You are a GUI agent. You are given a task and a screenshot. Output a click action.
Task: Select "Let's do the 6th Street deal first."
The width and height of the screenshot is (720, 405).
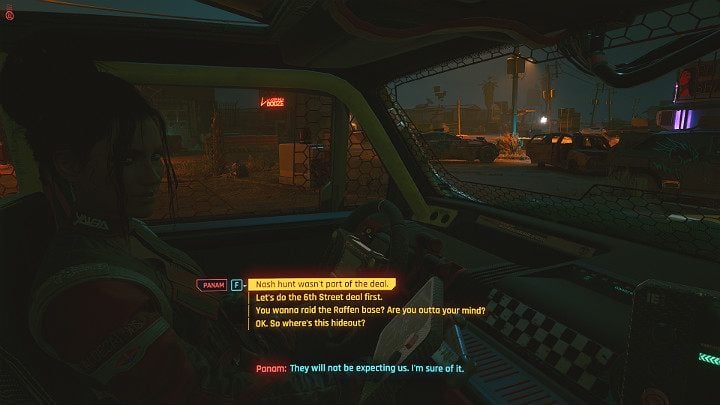[x=317, y=297]
